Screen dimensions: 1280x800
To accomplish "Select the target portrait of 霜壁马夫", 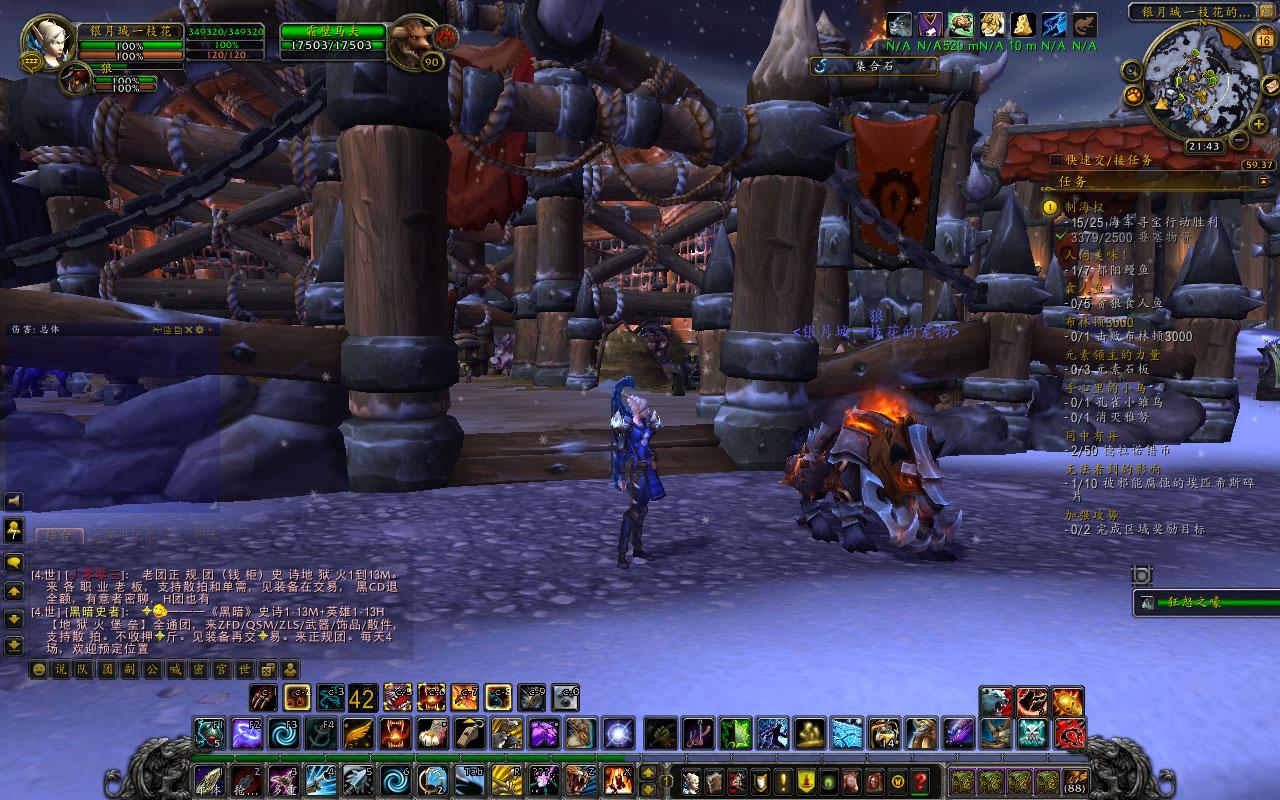I will tap(412, 41).
